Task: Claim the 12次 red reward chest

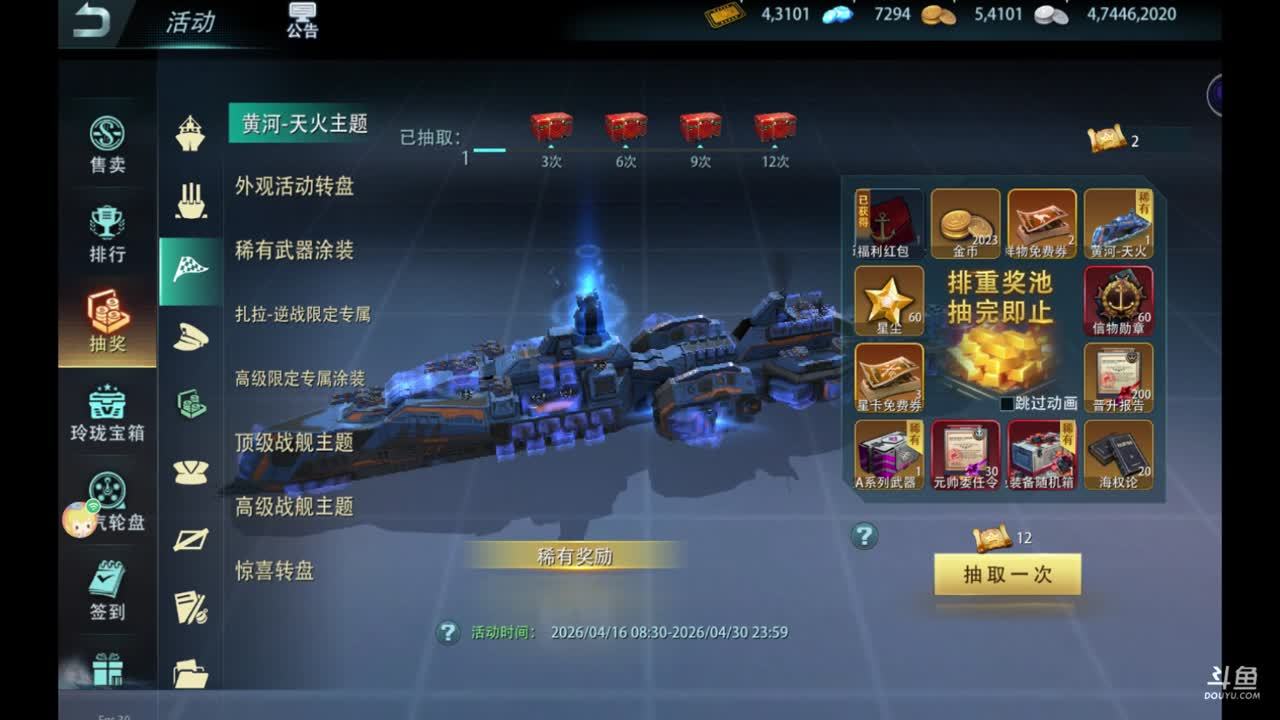Action: 775,128
